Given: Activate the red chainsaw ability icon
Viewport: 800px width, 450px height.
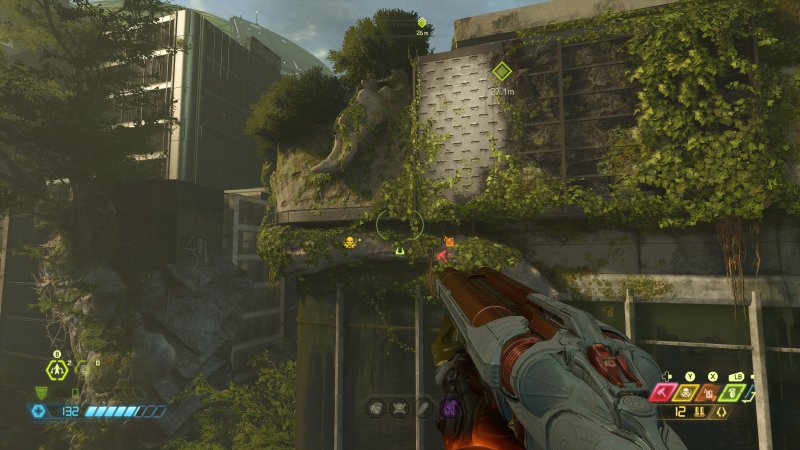Looking at the screenshot, I should (x=665, y=393).
